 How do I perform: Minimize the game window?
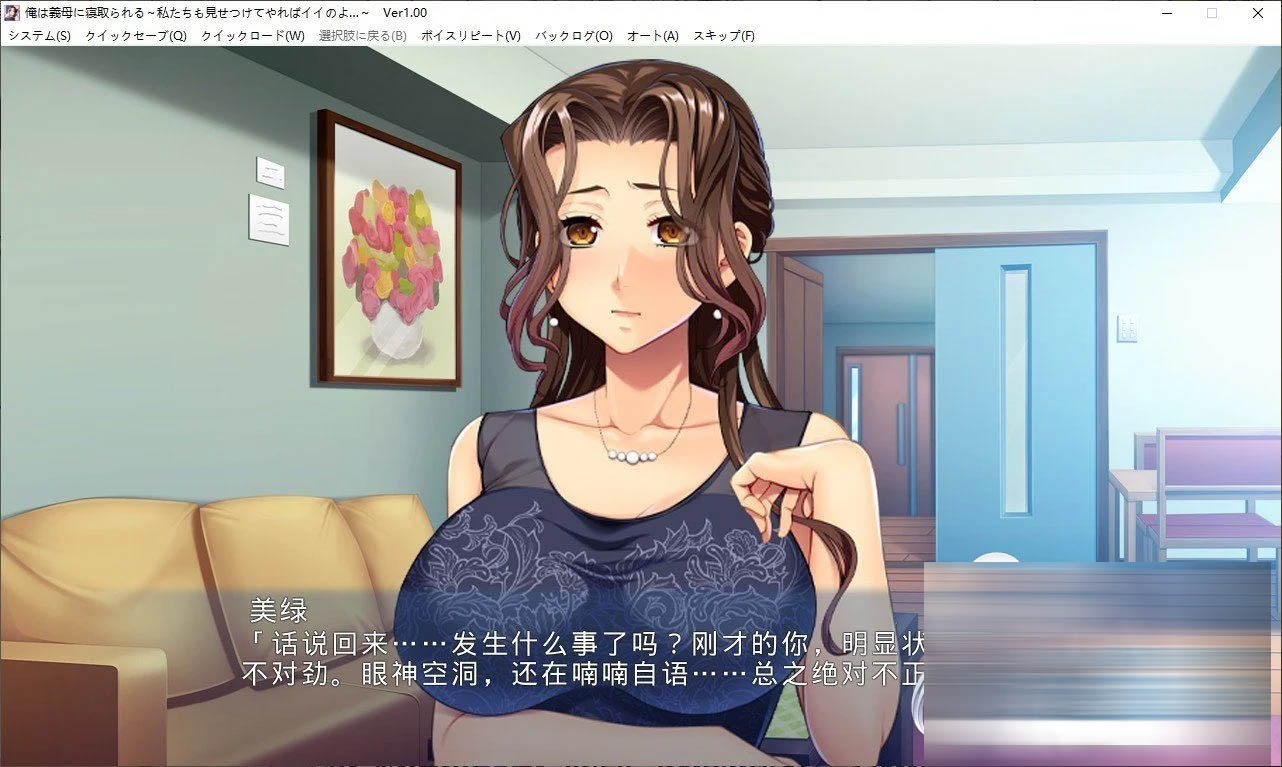point(1166,13)
